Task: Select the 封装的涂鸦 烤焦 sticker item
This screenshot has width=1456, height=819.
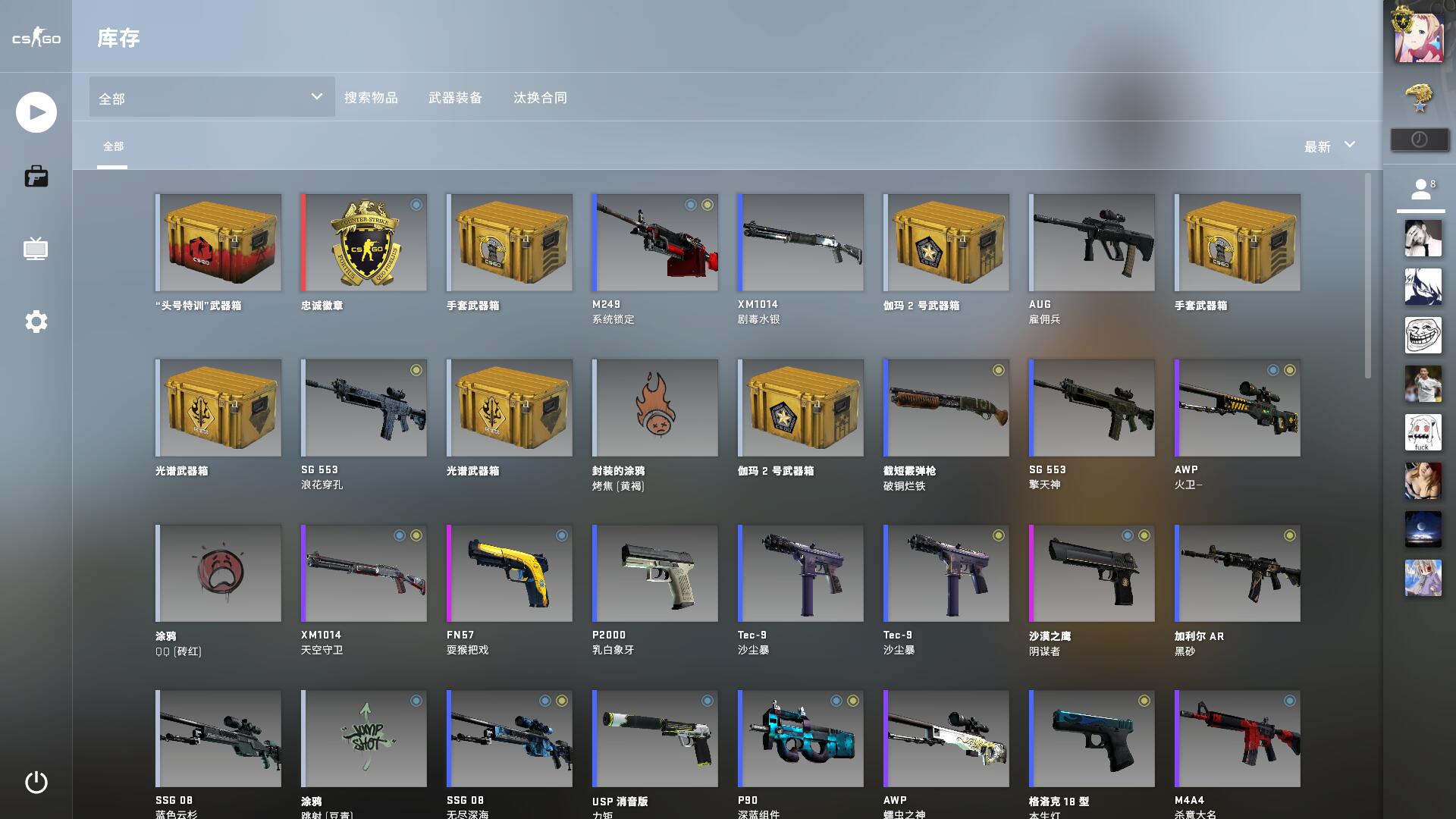Action: [654, 408]
